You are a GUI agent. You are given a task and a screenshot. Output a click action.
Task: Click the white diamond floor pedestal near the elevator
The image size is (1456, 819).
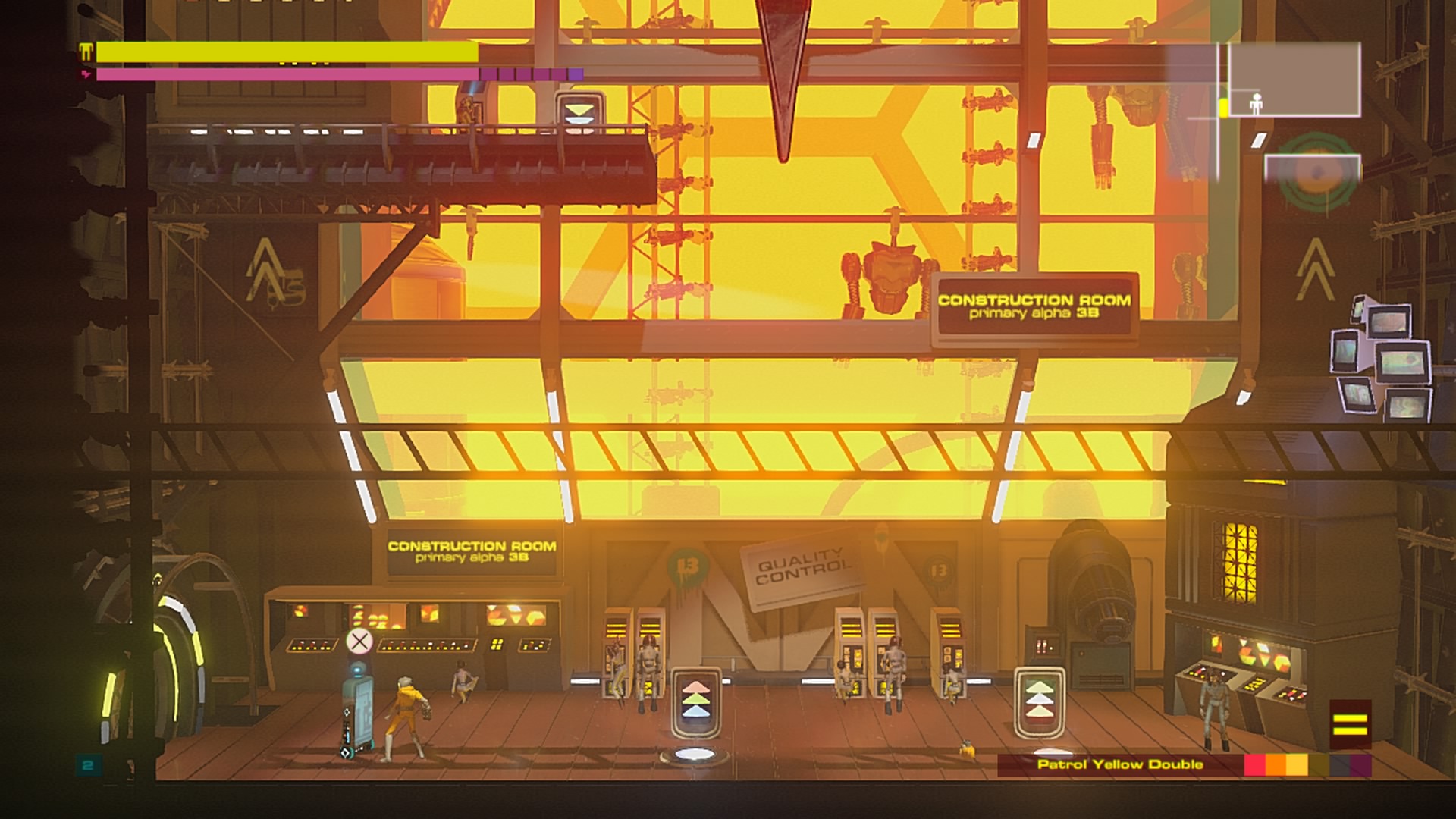pyautogui.click(x=695, y=753)
